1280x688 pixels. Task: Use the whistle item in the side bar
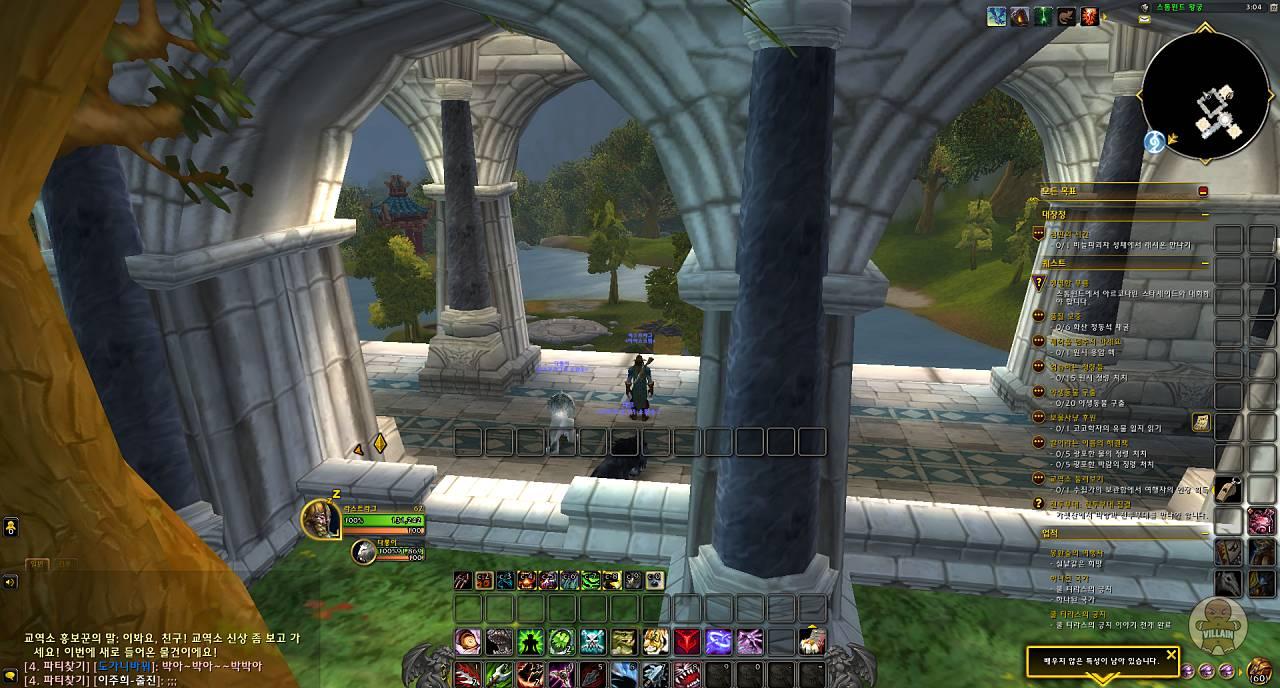click(x=1229, y=490)
